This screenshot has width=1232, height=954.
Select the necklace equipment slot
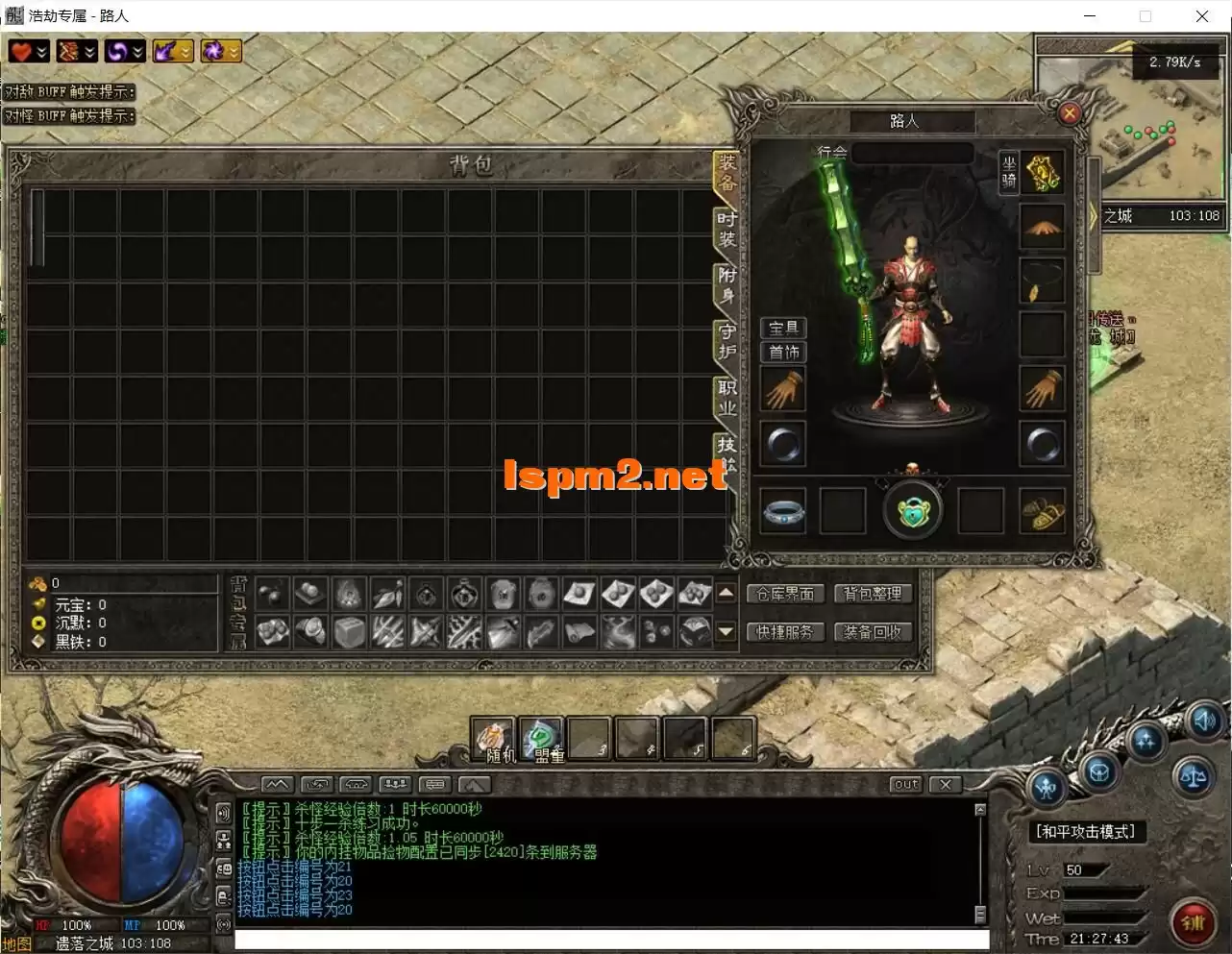click(1042, 281)
